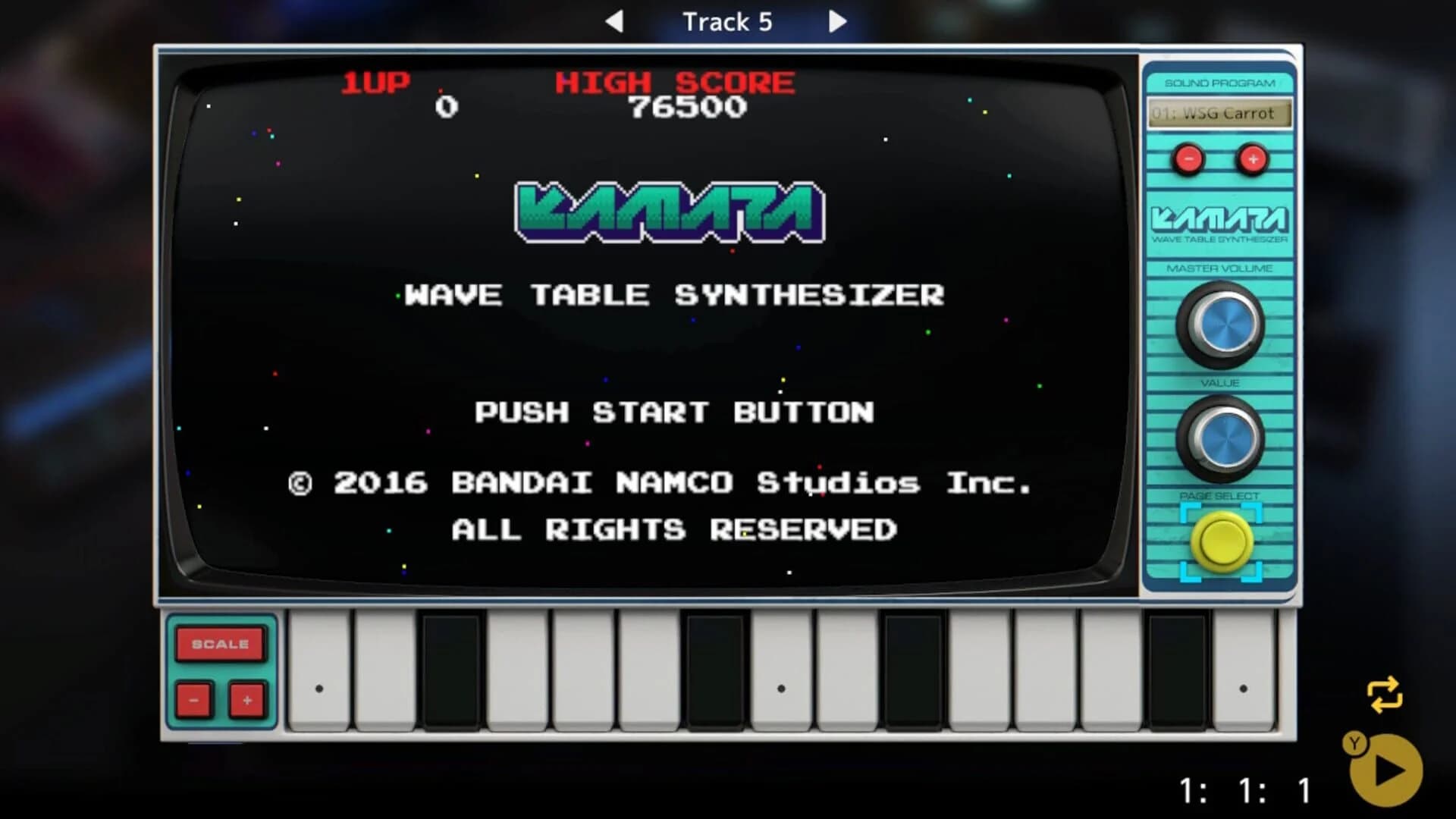Decrease scale with the minus button
1456x819 pixels.
193,701
